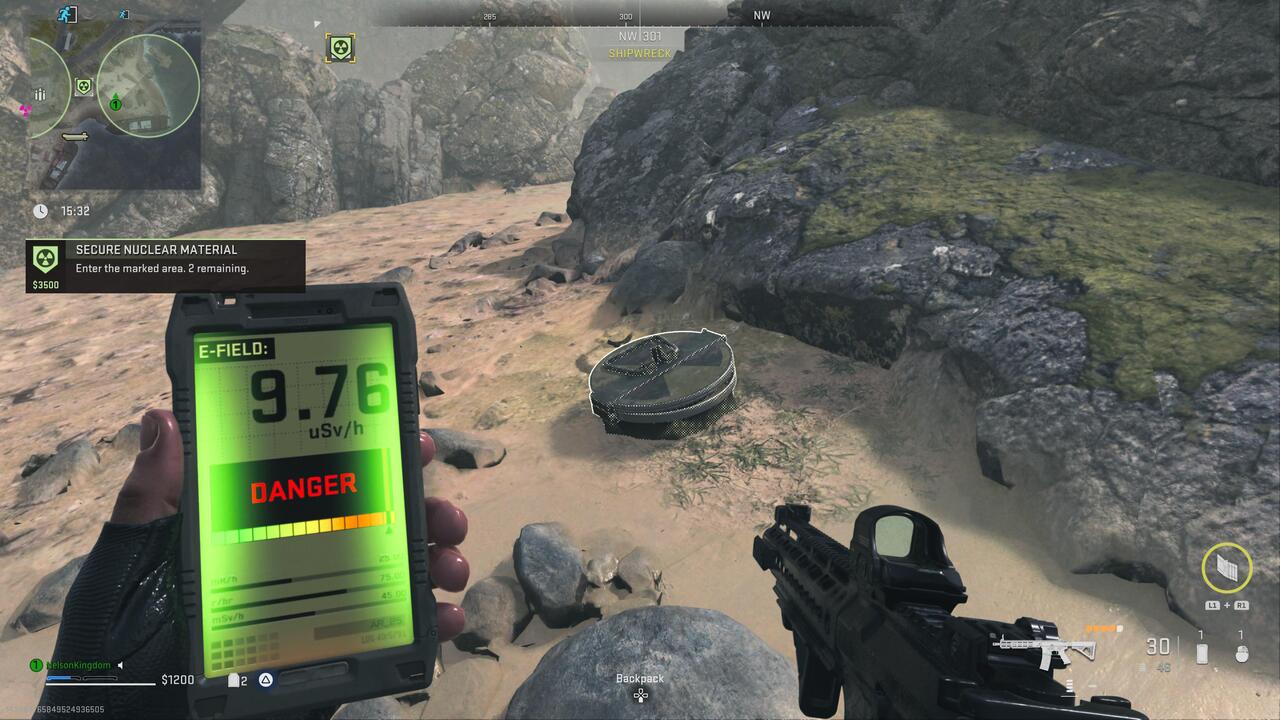Click the exfil door icon above the minimap
Image resolution: width=1280 pixels, height=720 pixels.
66,13
